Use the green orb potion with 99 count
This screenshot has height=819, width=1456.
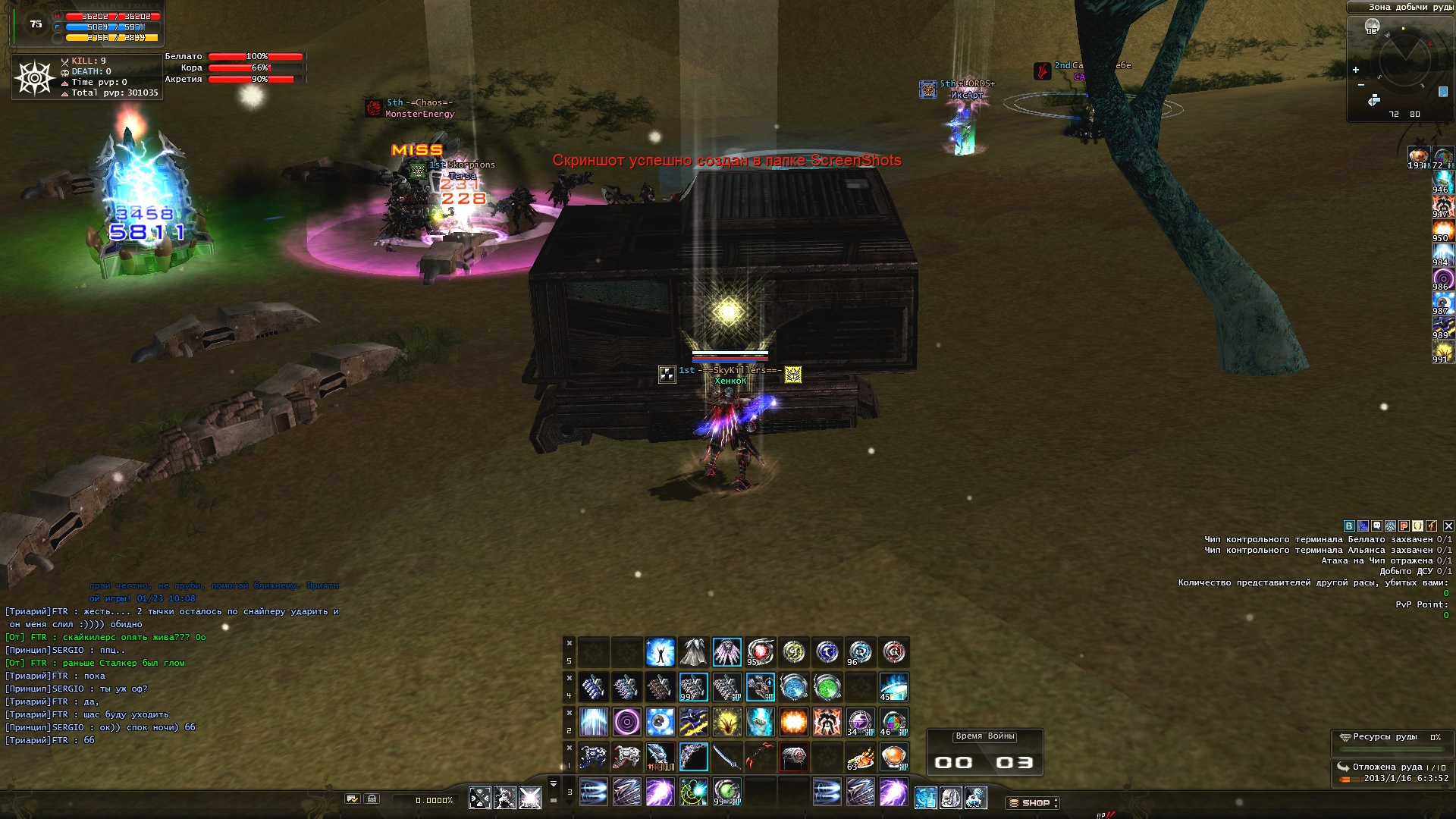(x=726, y=793)
